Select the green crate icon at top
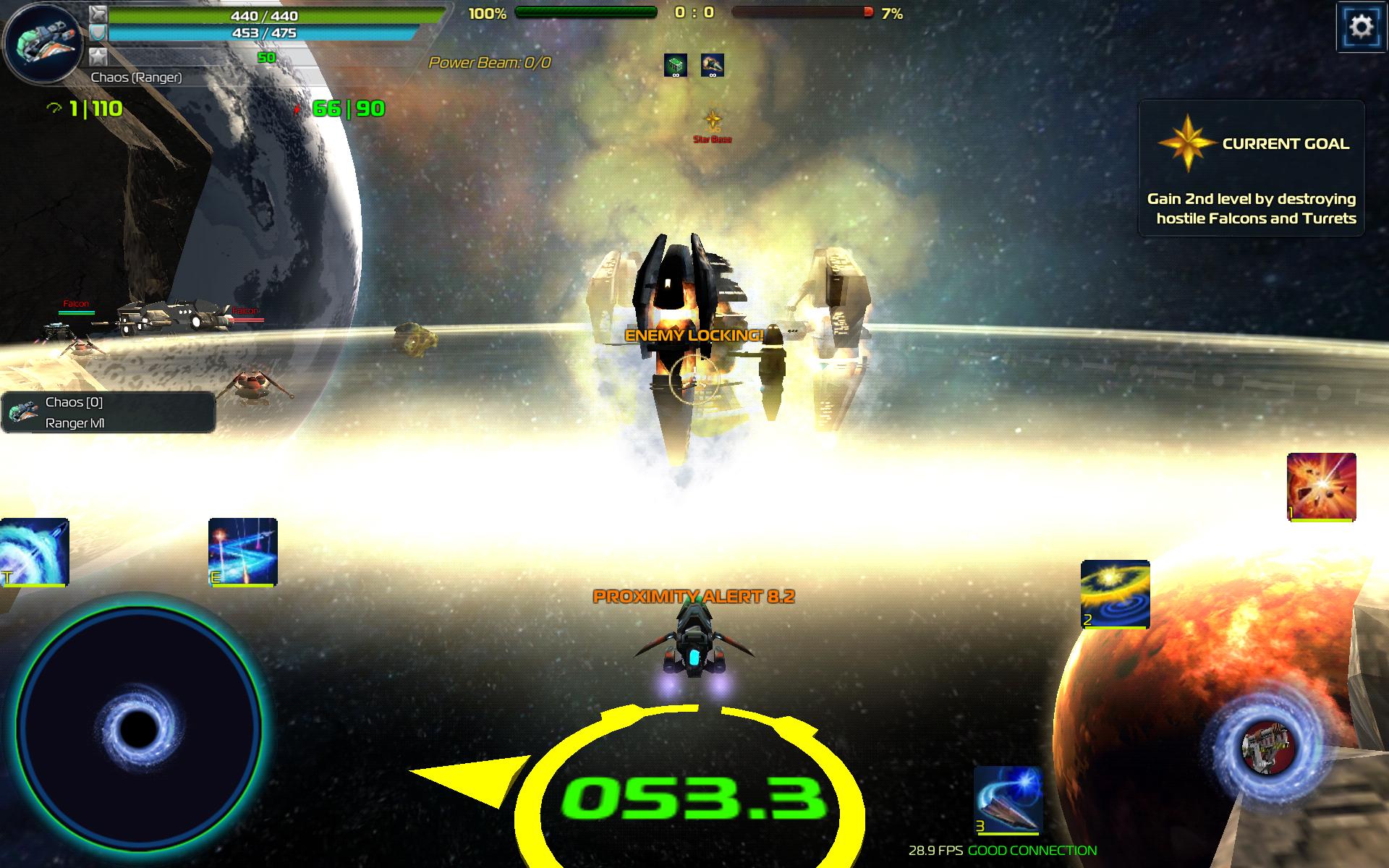This screenshot has width=1389, height=868. 676,65
